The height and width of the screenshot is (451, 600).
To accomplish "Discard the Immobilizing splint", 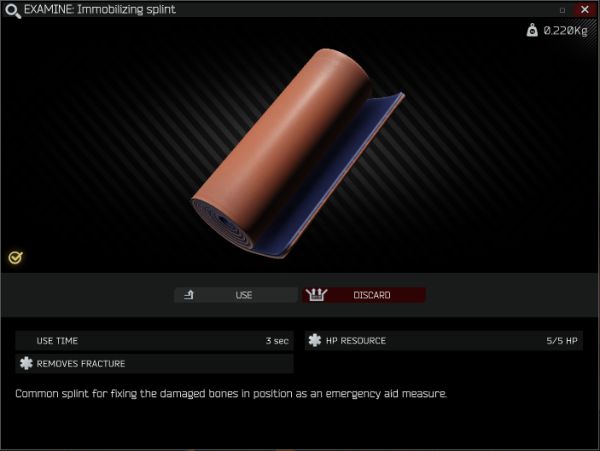I will coord(364,295).
